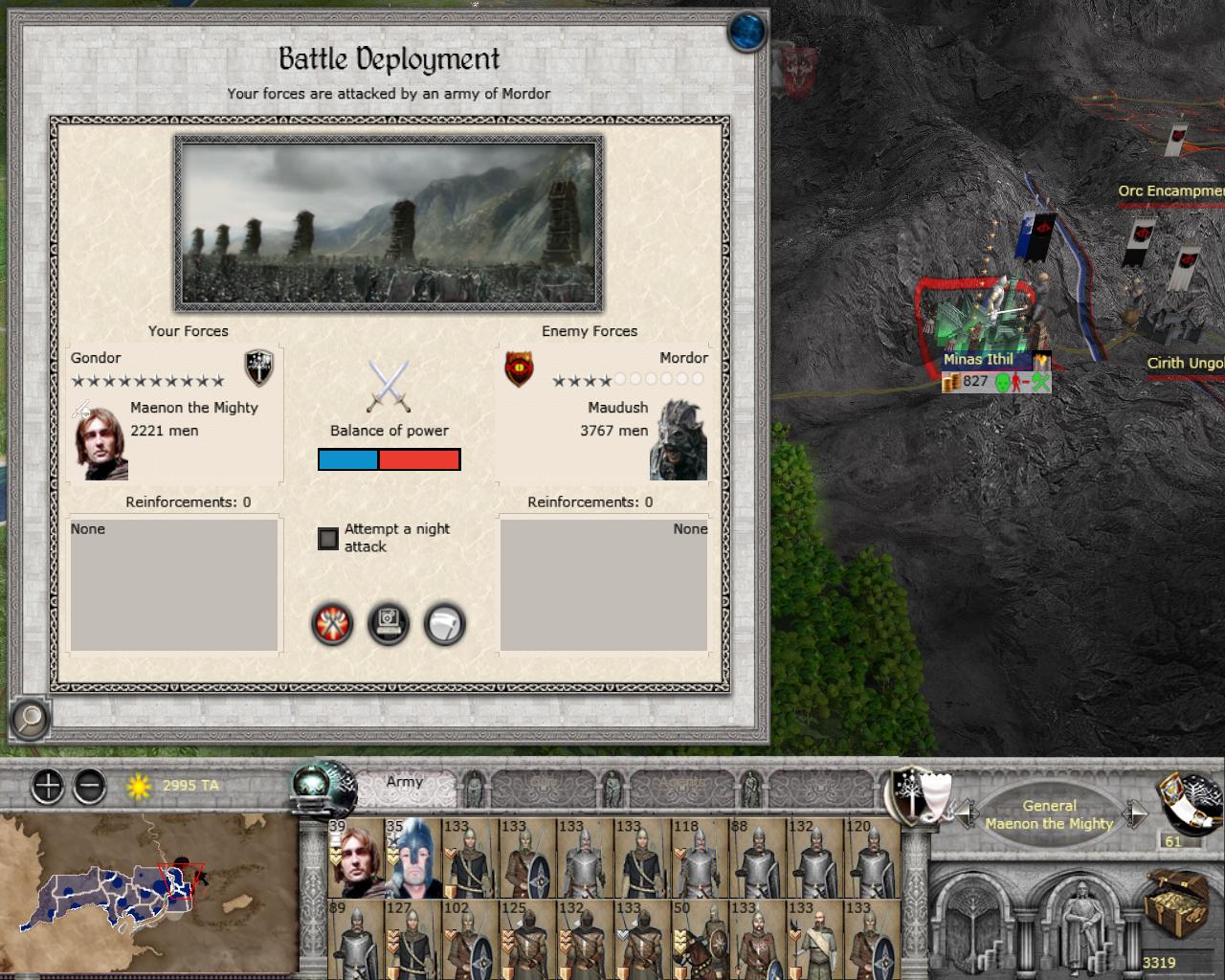Fight the battle with crossed axes button
The image size is (1225, 980).
pyautogui.click(x=332, y=625)
